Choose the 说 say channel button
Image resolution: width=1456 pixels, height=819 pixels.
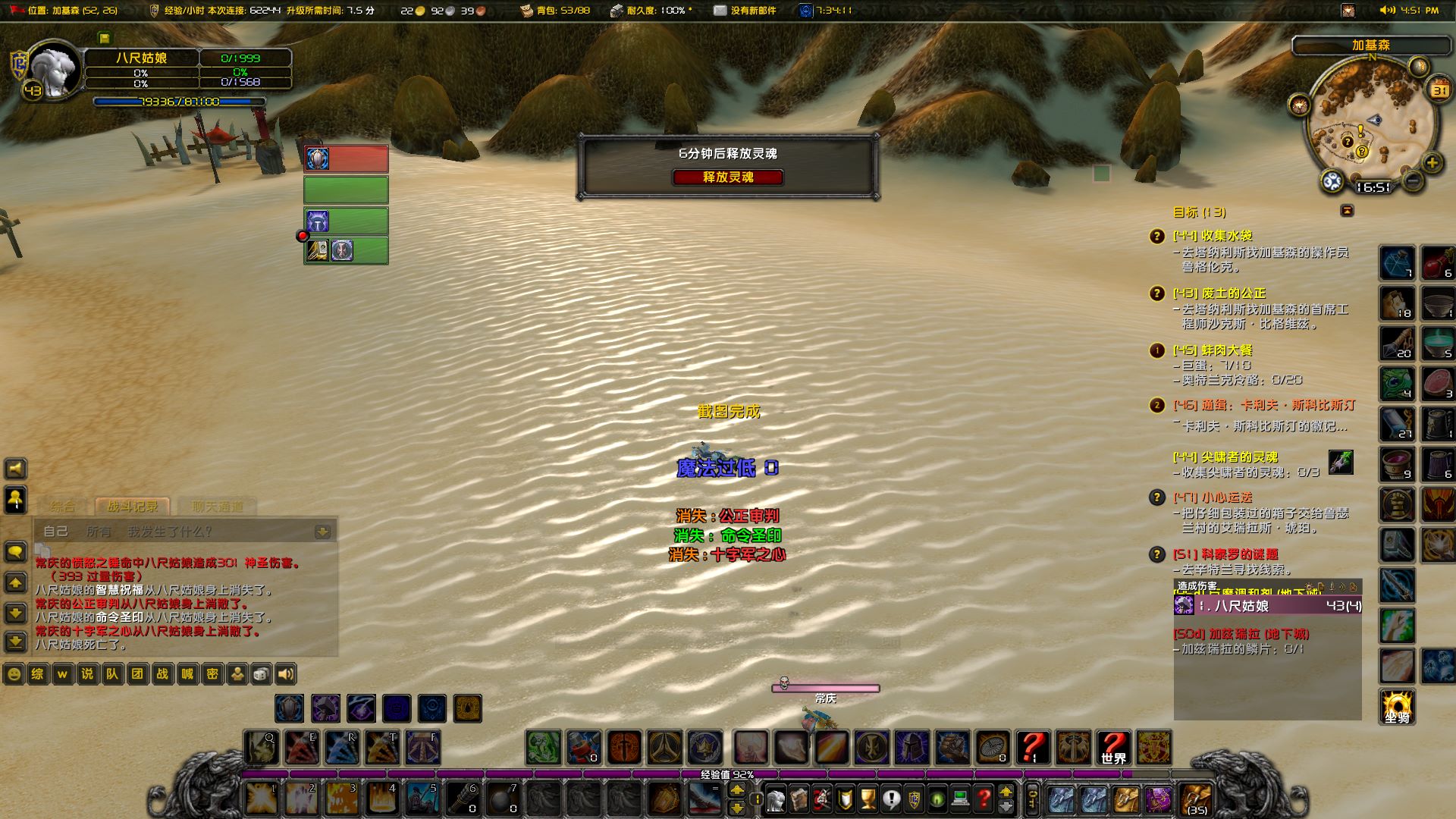coord(87,674)
